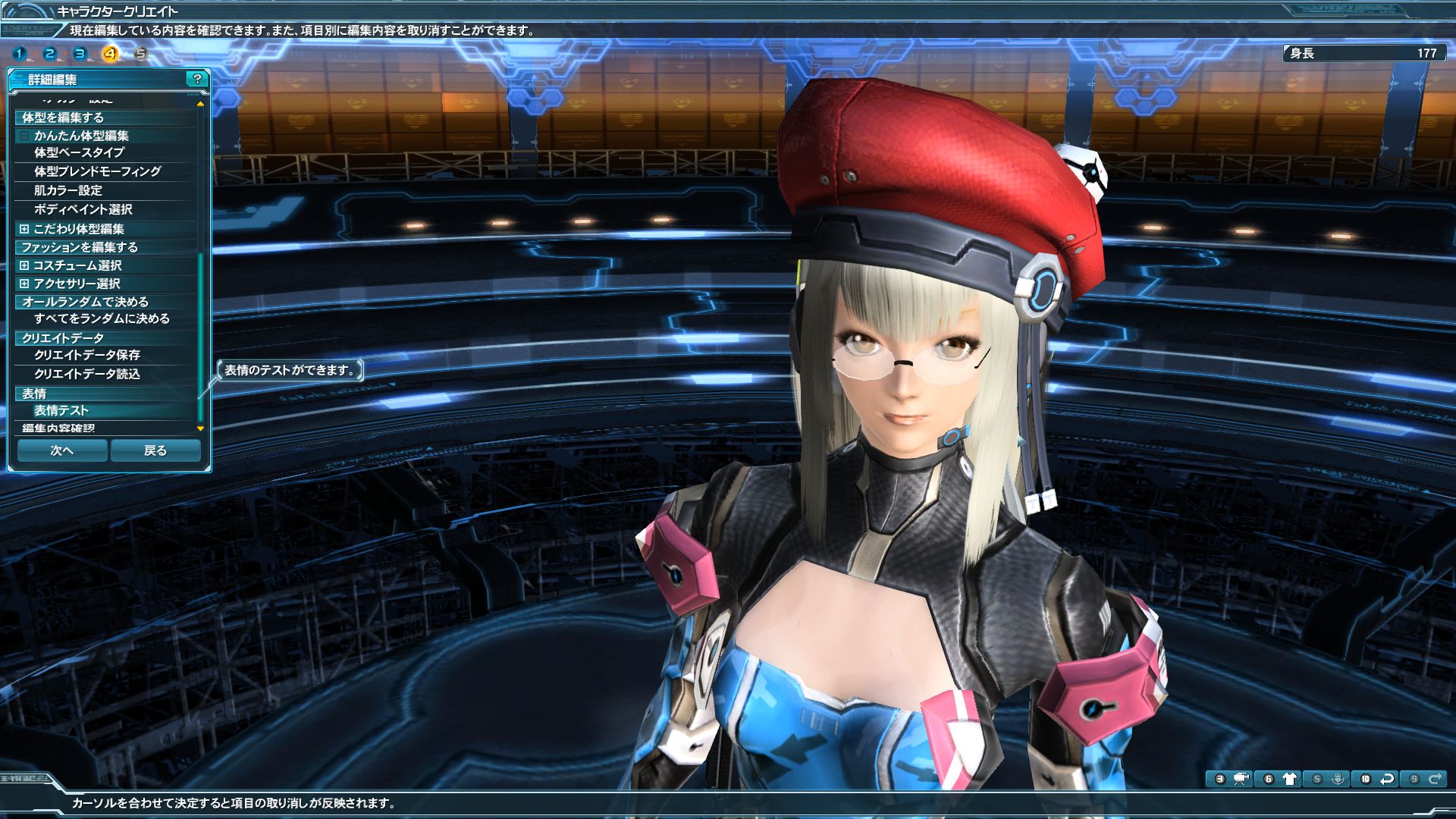Collapse the かんたん体型編集 section

tap(24, 136)
